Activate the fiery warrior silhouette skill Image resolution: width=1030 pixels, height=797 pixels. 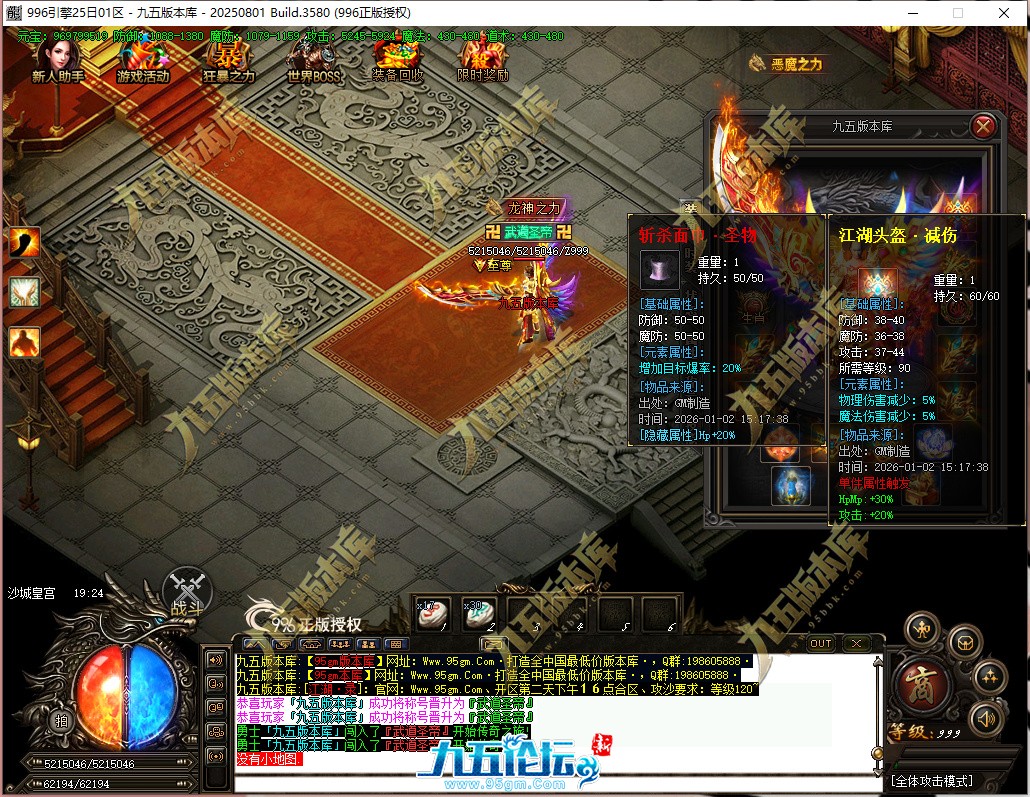click(24, 342)
